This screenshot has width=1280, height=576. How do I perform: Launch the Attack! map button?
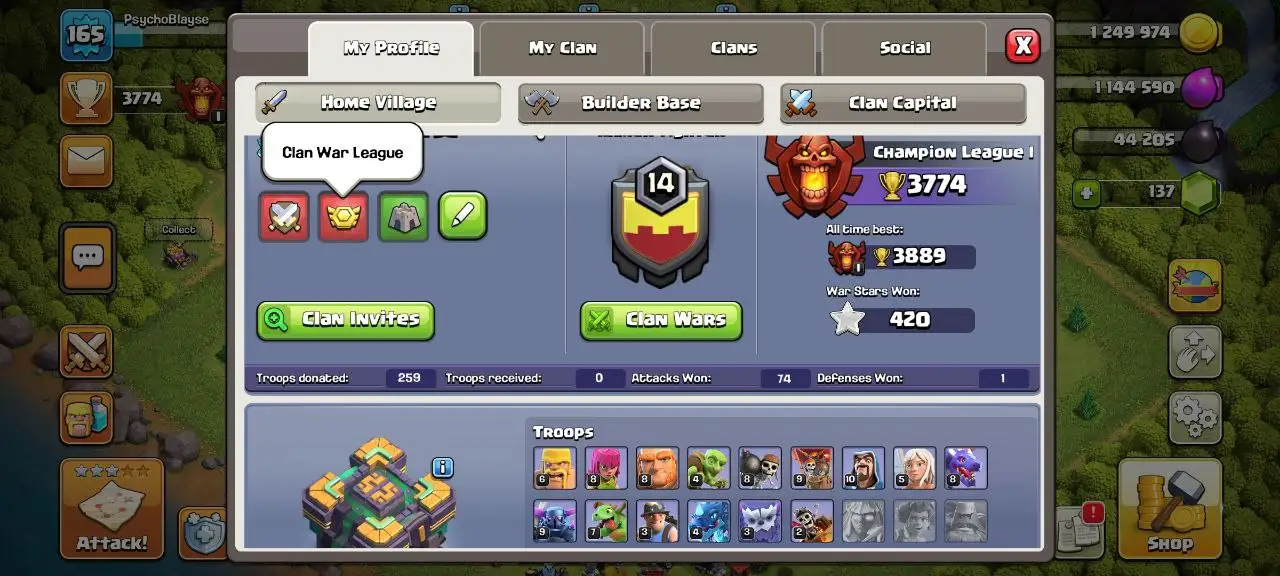[x=111, y=509]
